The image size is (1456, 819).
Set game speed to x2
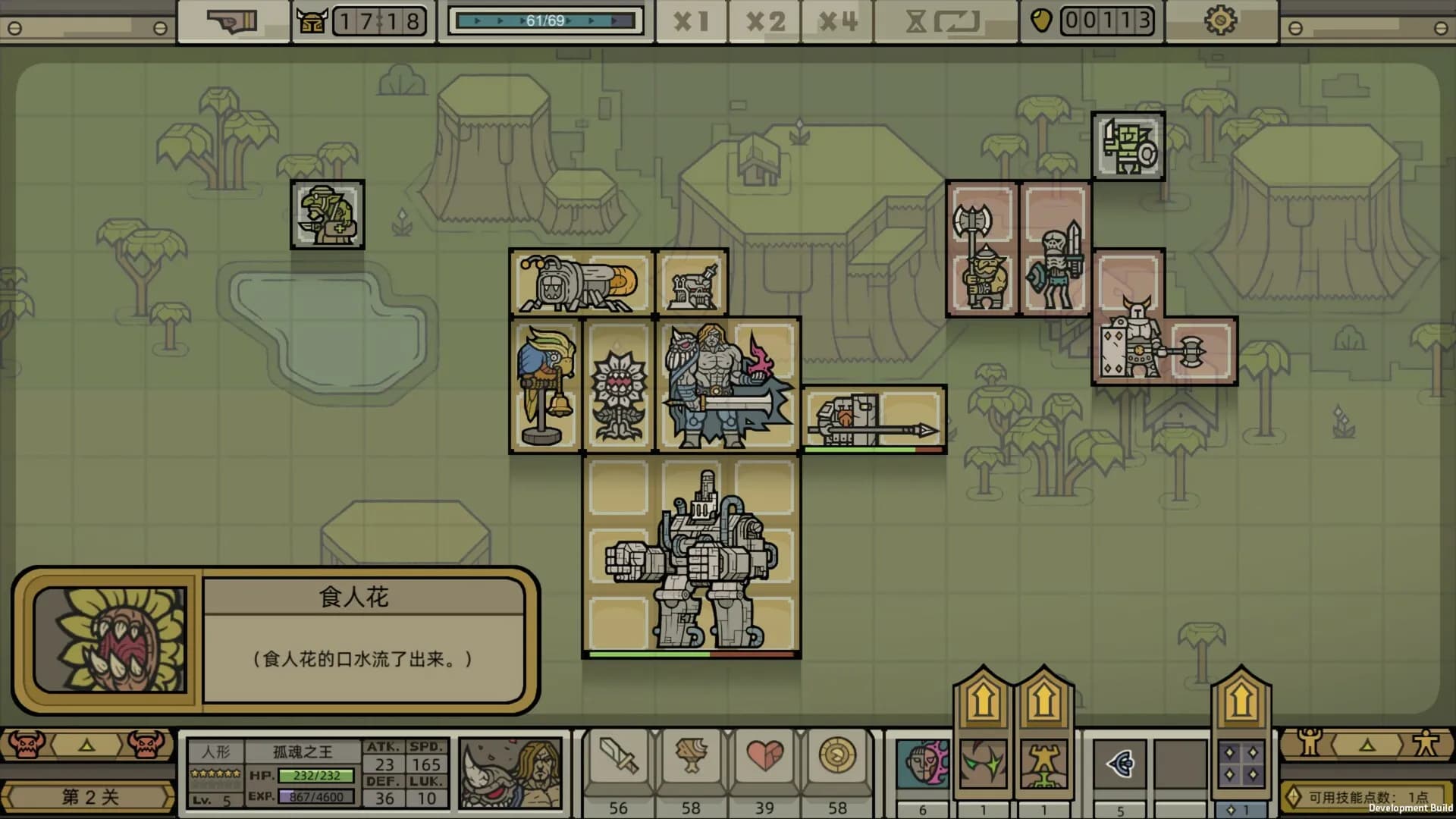764,21
